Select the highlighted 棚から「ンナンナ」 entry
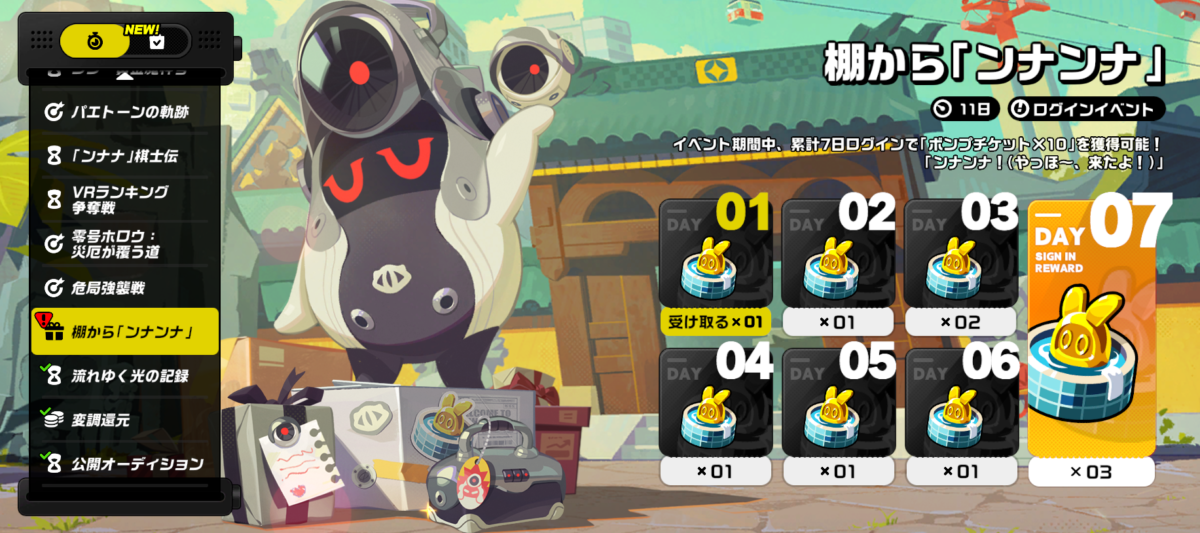1200x533 pixels. pyautogui.click(x=125, y=332)
